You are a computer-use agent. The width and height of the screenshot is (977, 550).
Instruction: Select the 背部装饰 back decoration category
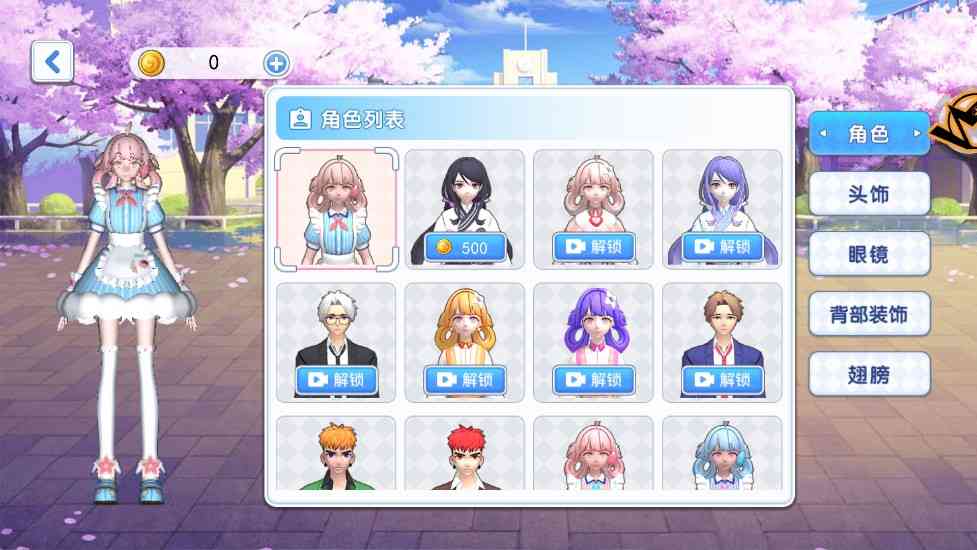pos(869,315)
